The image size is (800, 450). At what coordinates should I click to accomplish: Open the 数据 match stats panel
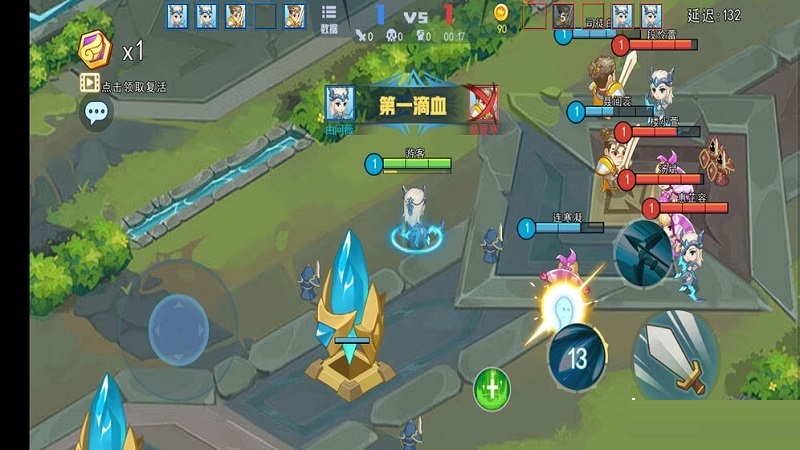tap(329, 17)
